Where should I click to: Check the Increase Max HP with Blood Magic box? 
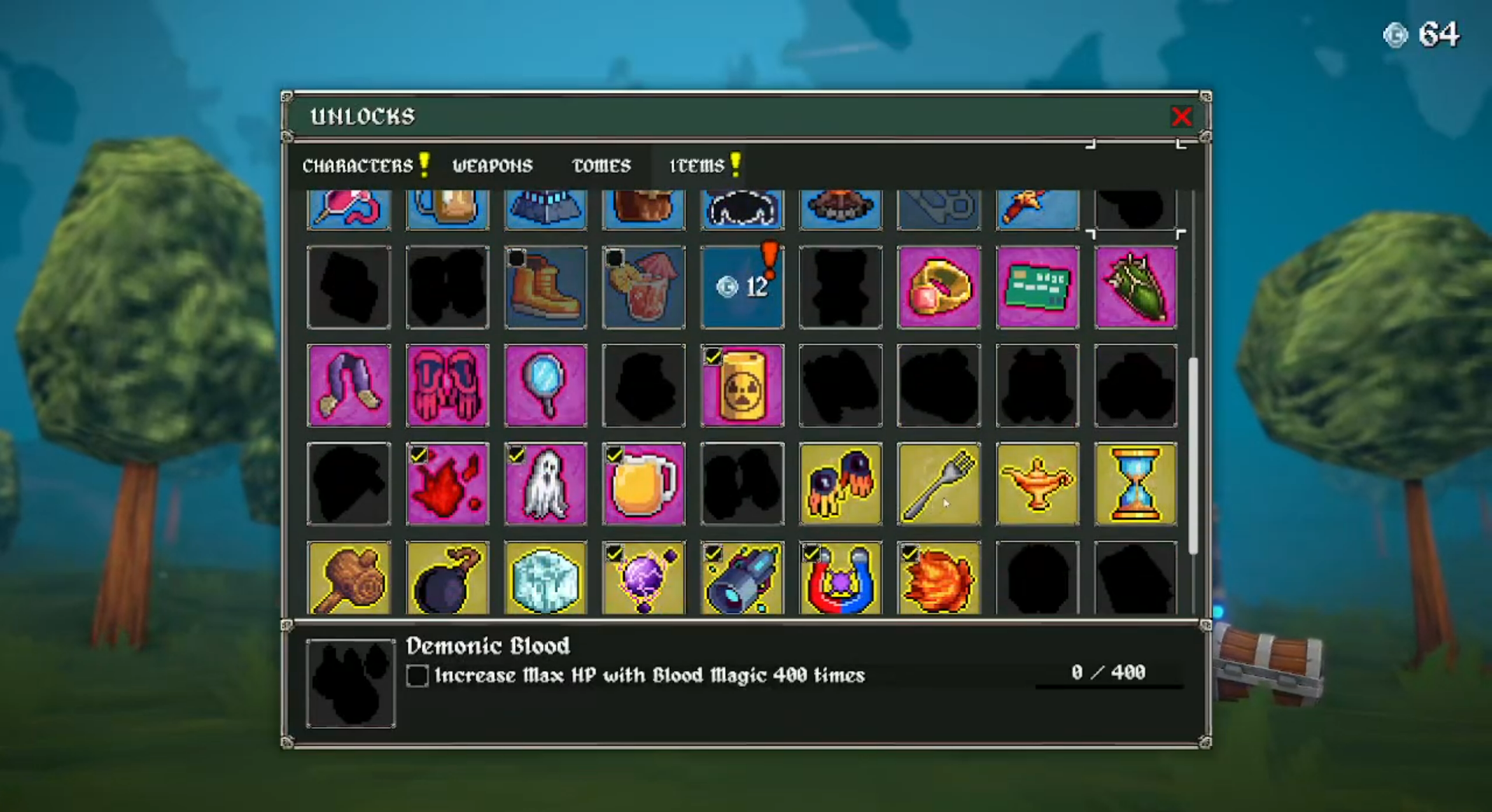pos(417,676)
